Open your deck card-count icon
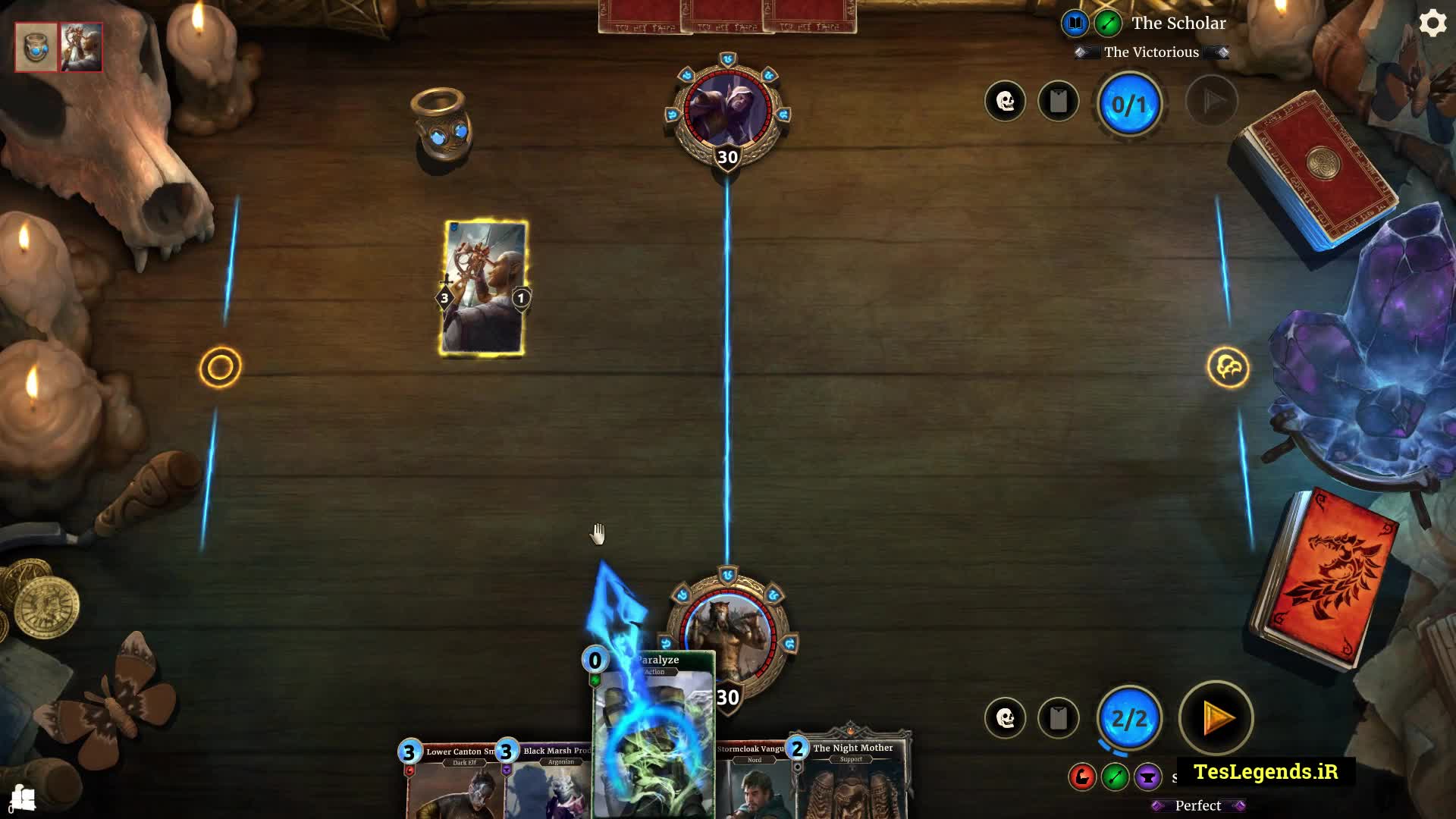Image resolution: width=1456 pixels, height=819 pixels. (1058, 717)
